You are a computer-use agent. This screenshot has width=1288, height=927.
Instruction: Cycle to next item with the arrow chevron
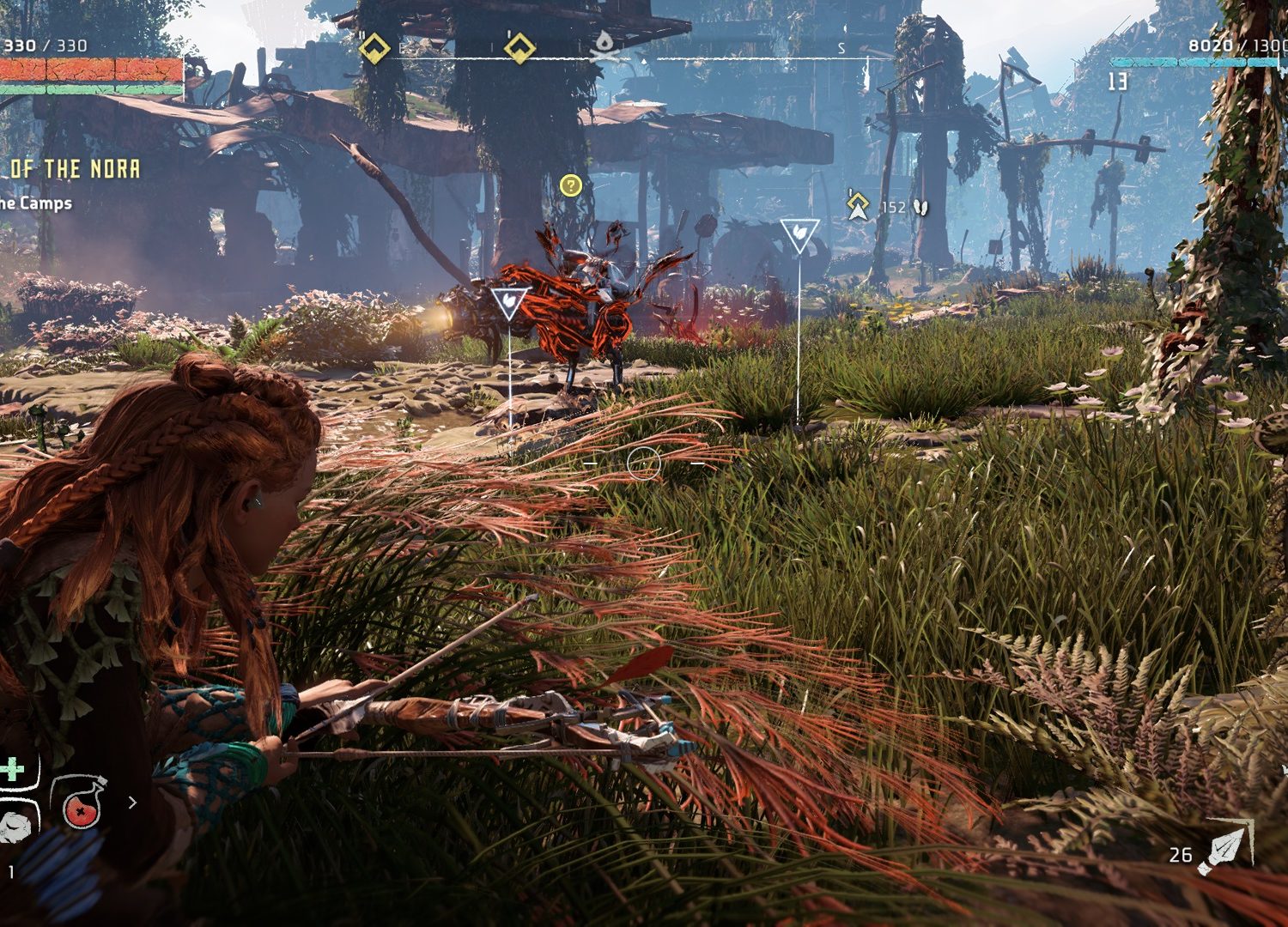tap(132, 803)
